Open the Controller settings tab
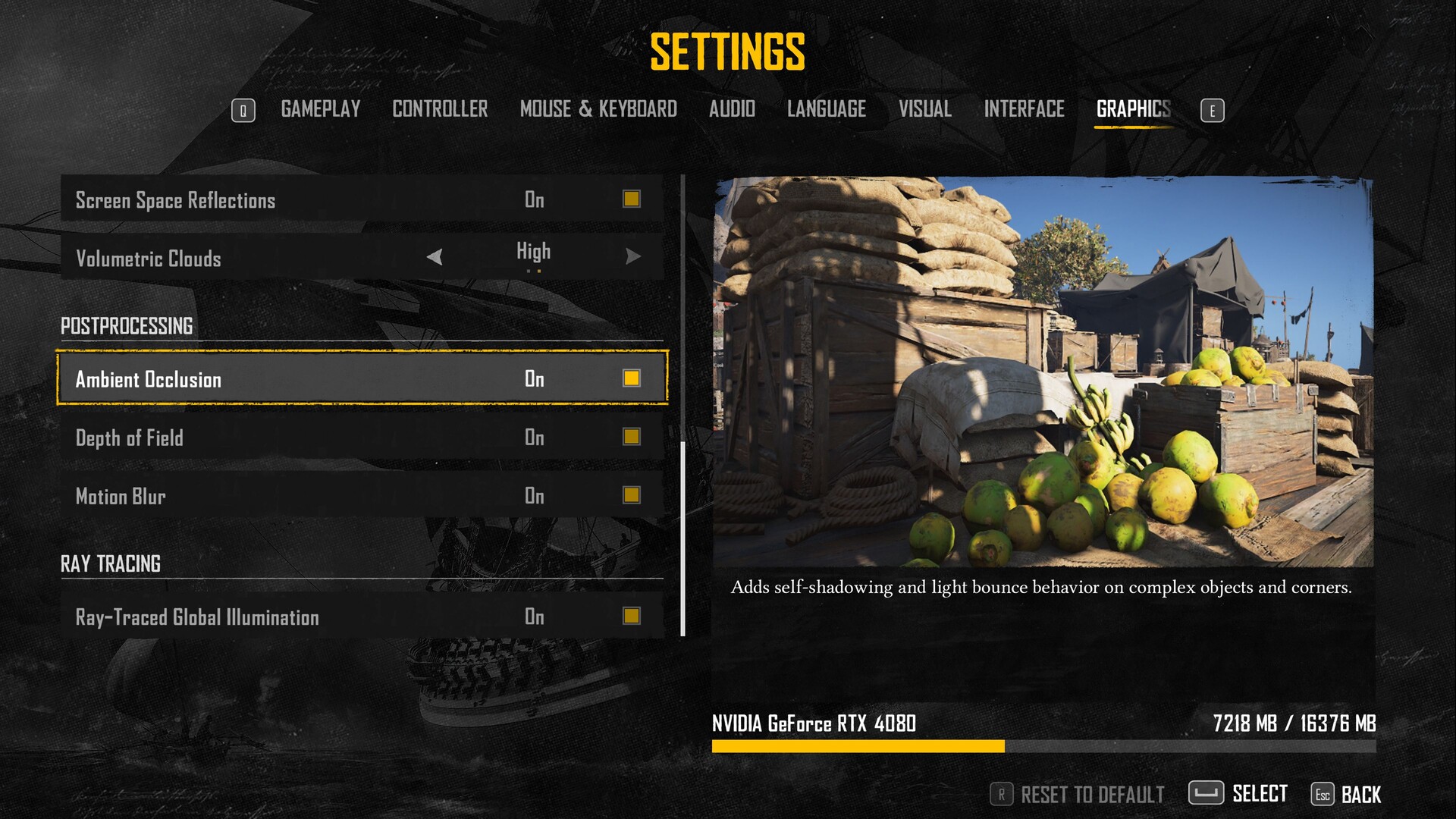The height and width of the screenshot is (819, 1456). pyautogui.click(x=440, y=109)
